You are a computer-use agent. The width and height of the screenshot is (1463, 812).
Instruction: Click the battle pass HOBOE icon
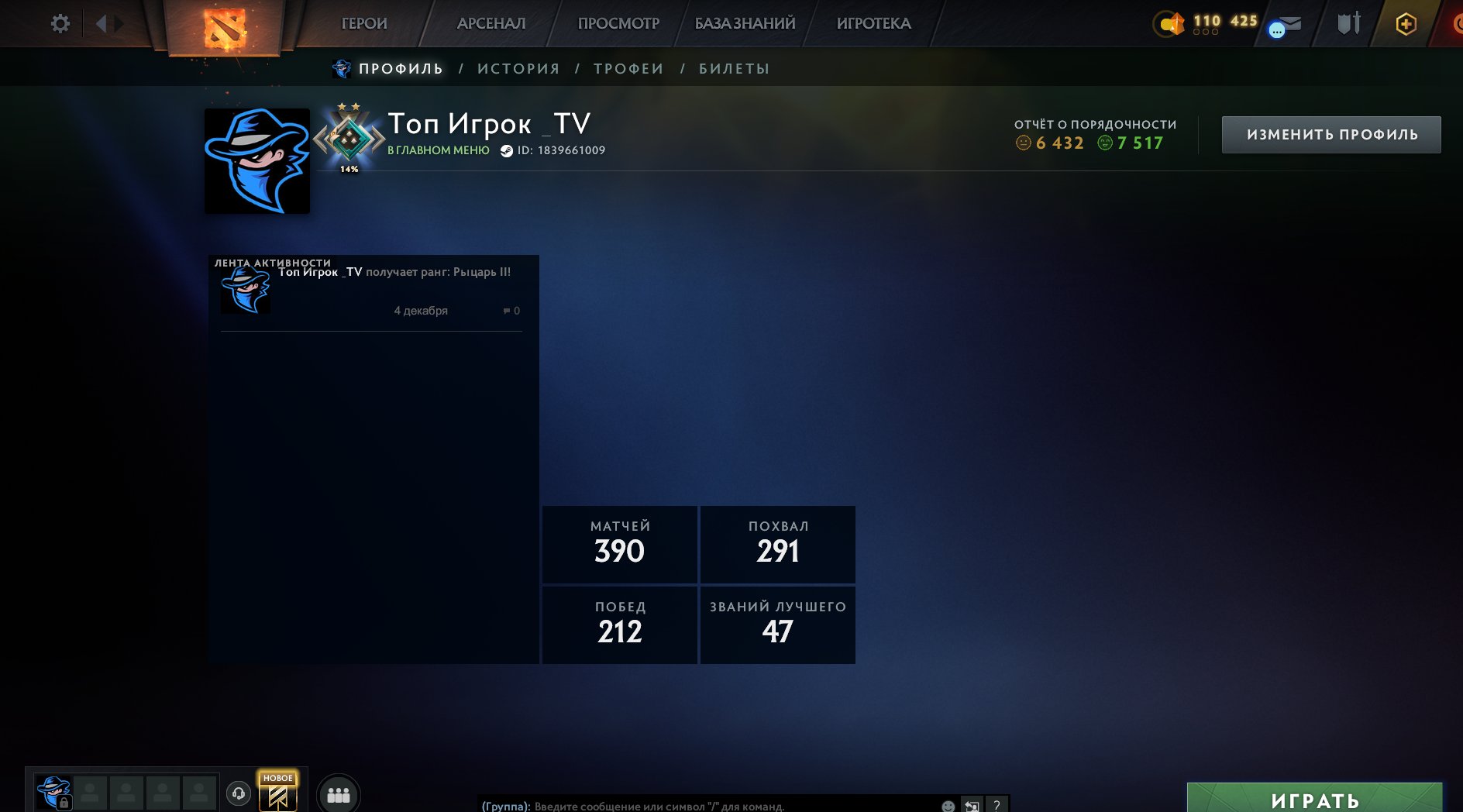277,793
